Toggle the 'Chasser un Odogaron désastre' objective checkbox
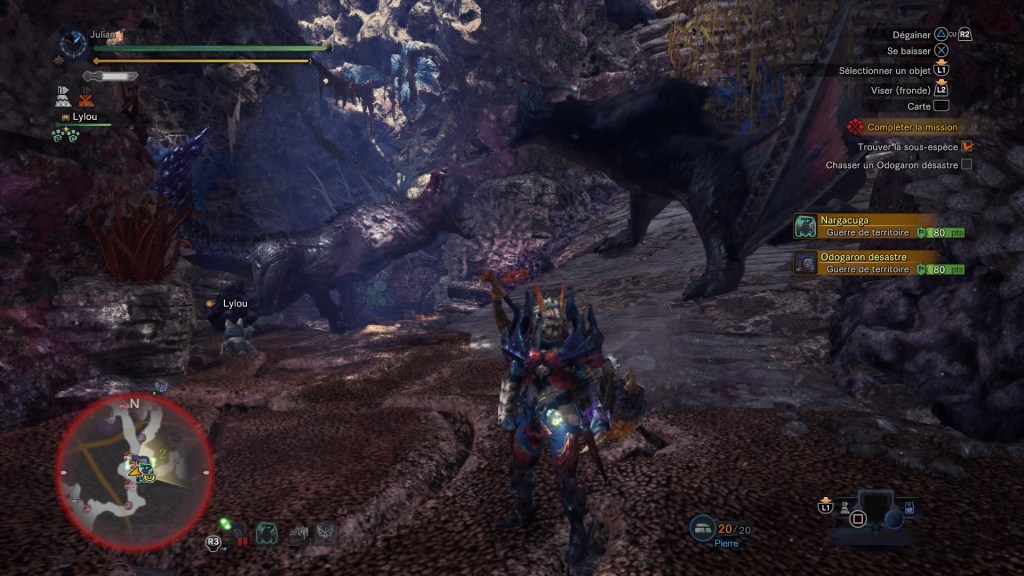Image resolution: width=1024 pixels, height=576 pixels. tap(966, 164)
